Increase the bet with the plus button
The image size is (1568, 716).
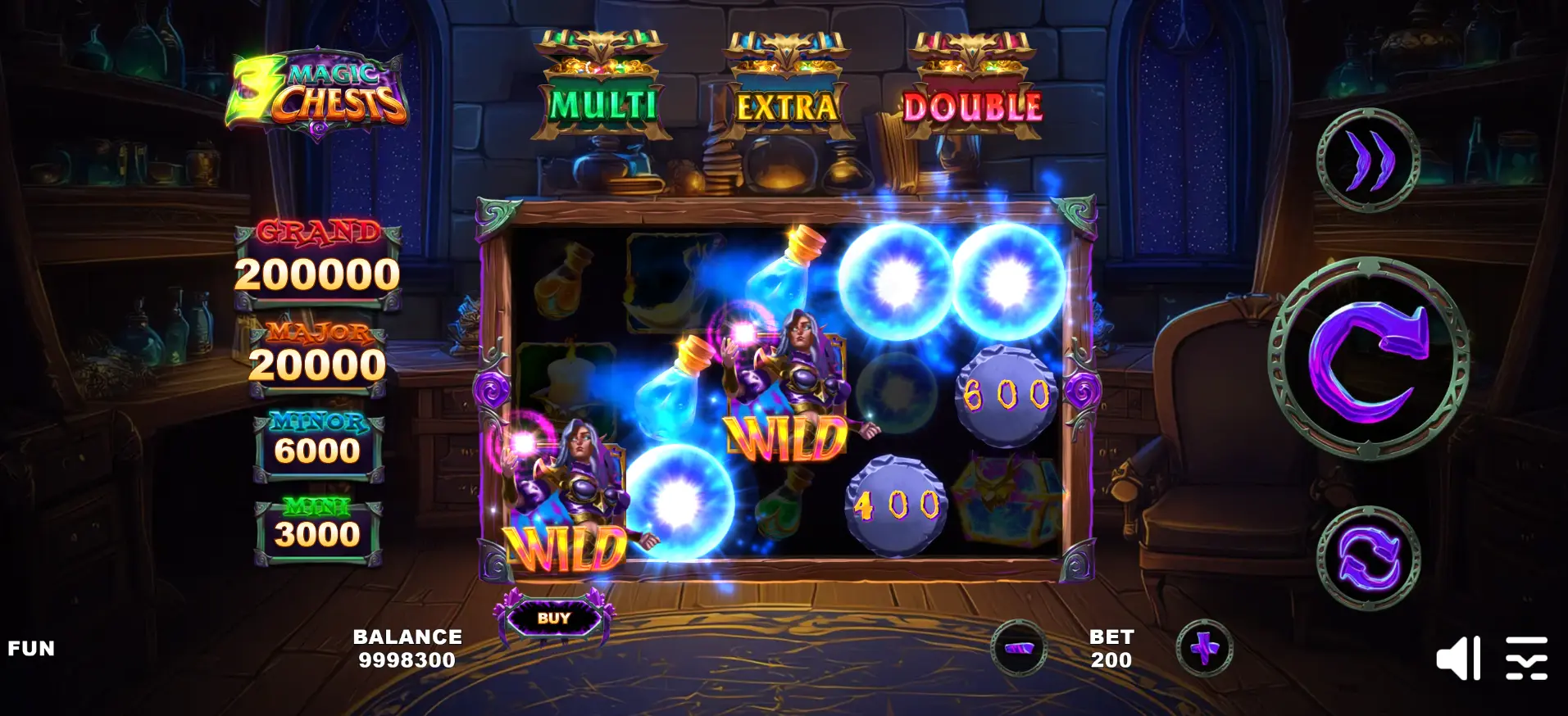point(1204,648)
